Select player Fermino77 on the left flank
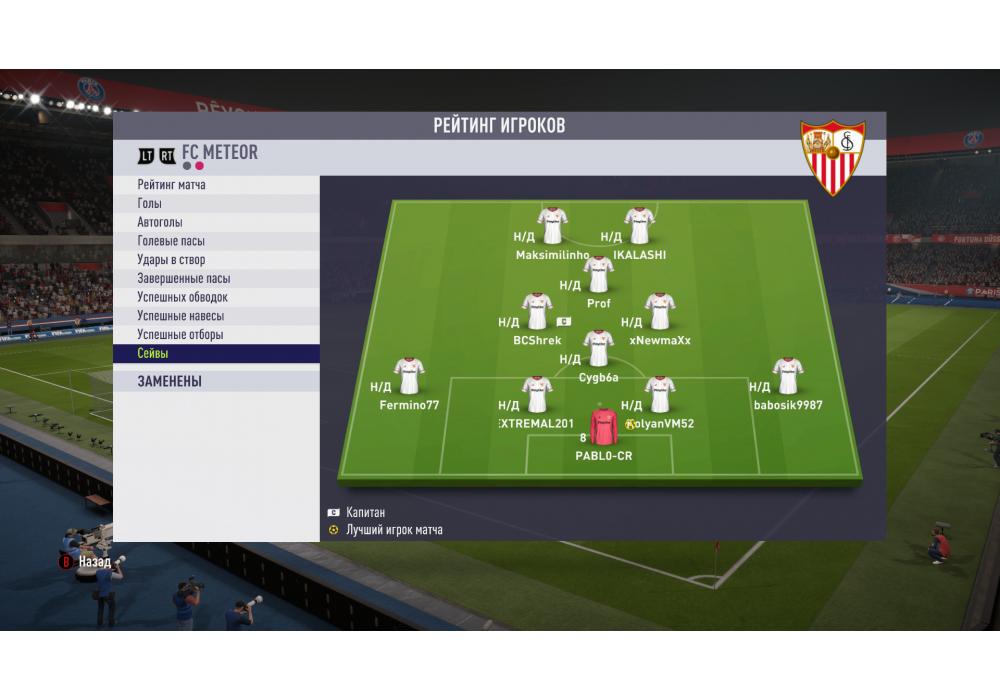The width and height of the screenshot is (1000, 700). pyautogui.click(x=409, y=377)
